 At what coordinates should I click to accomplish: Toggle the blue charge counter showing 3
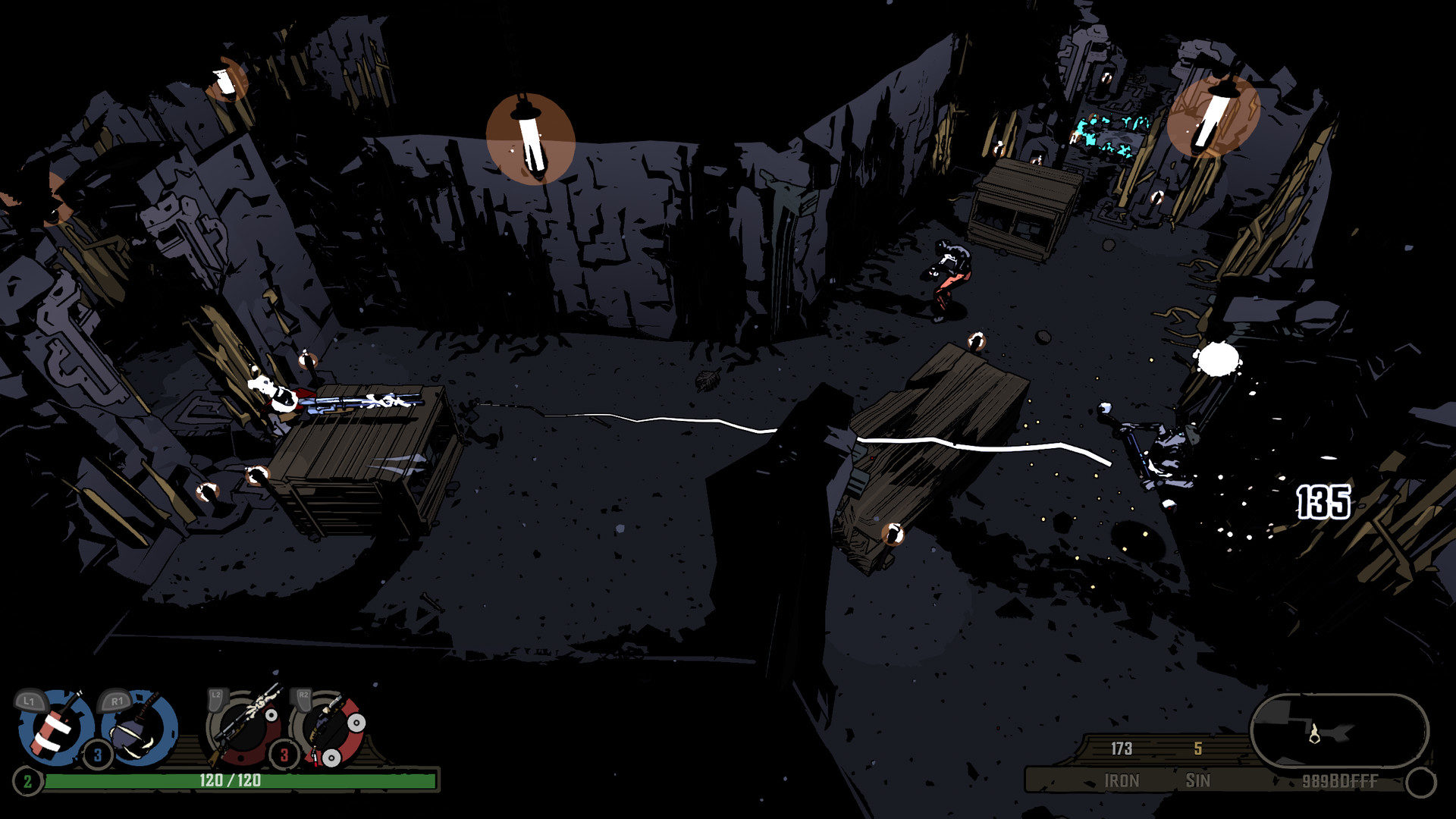(x=97, y=755)
